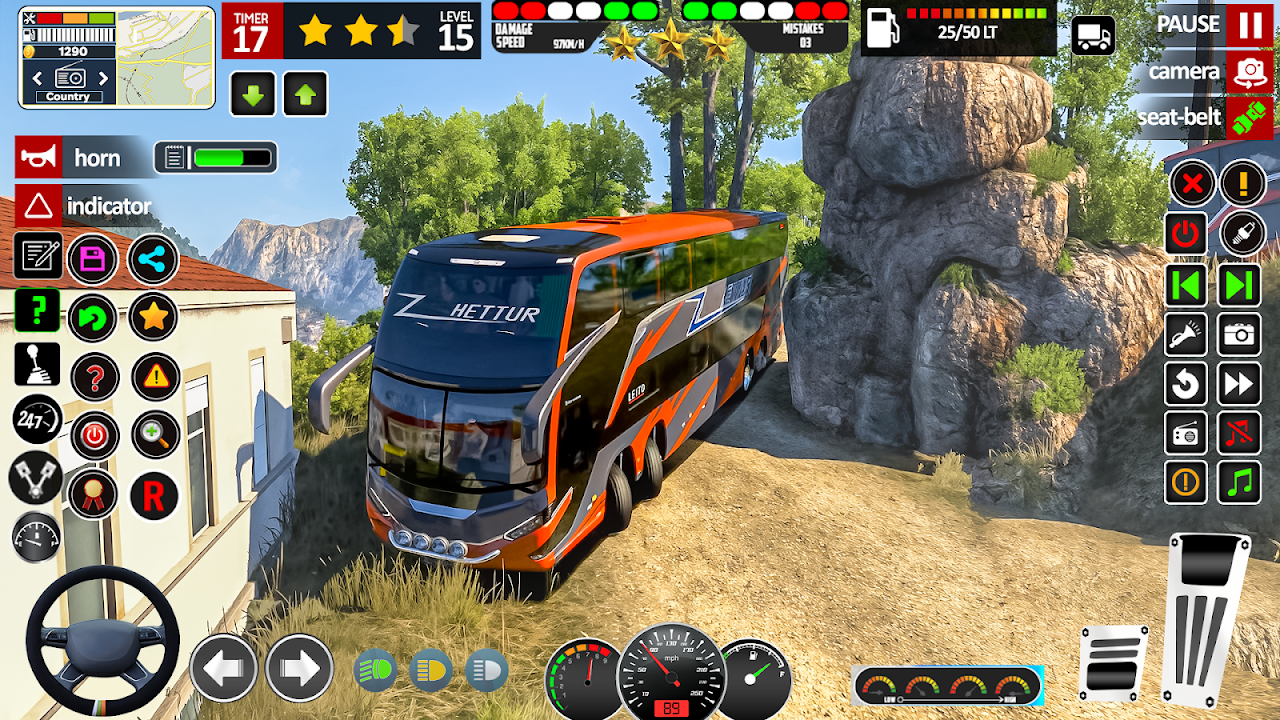Close with the red X icon
Image resolution: width=1280 pixels, height=720 pixels.
(x=1192, y=183)
